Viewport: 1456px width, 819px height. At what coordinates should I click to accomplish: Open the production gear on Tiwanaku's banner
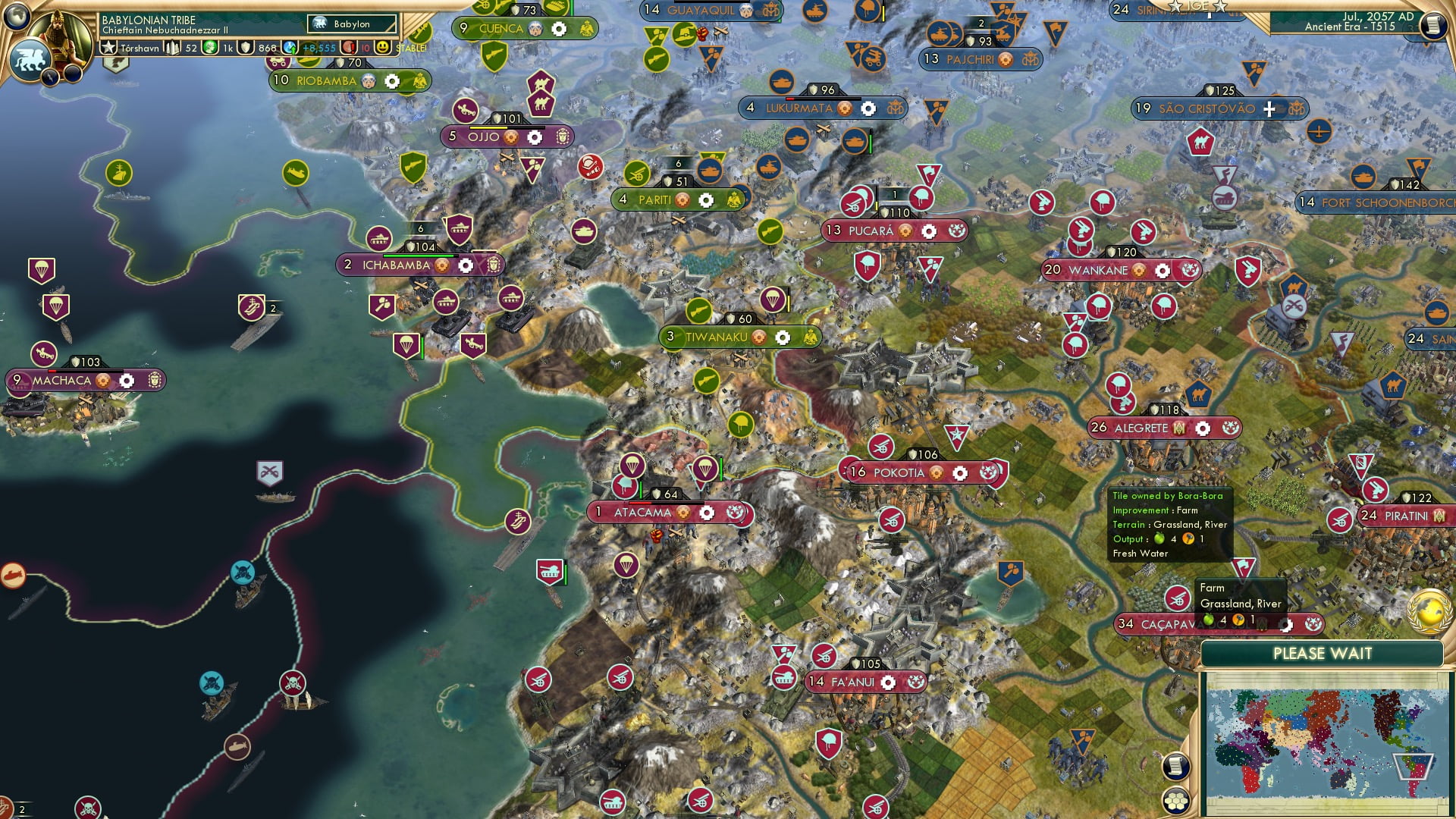pos(781,336)
